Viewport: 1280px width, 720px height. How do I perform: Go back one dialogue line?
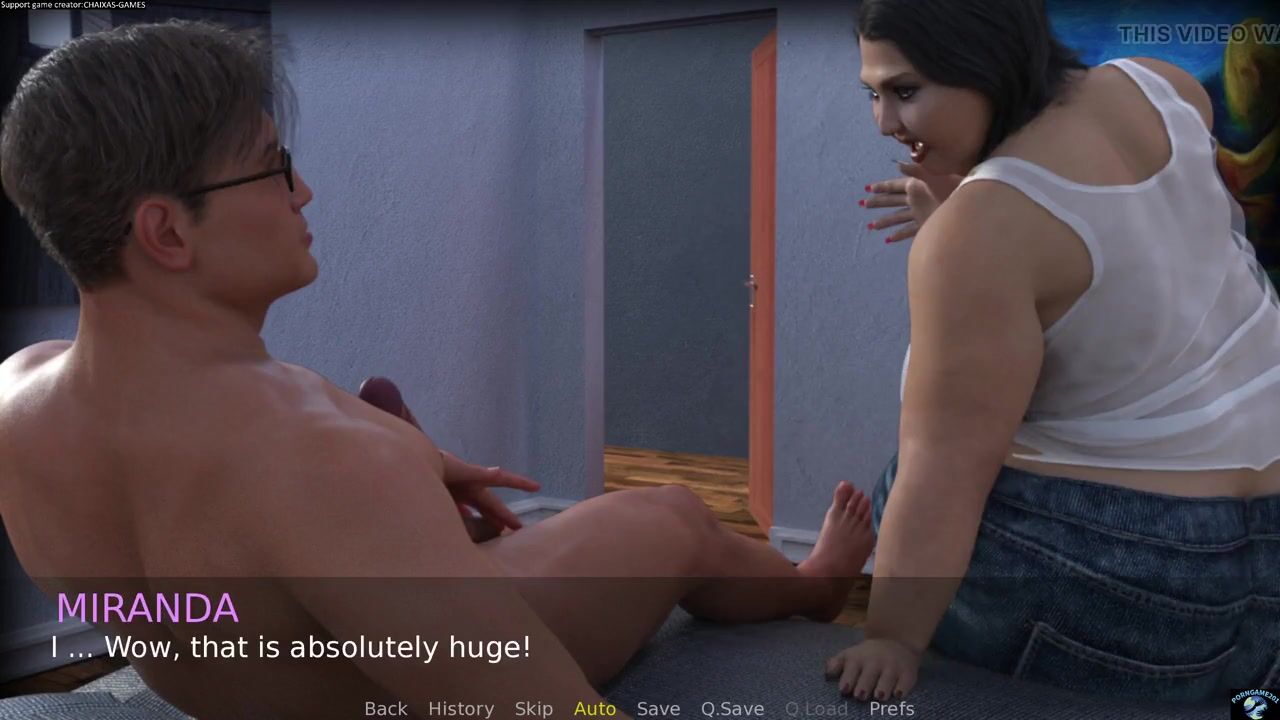(386, 708)
